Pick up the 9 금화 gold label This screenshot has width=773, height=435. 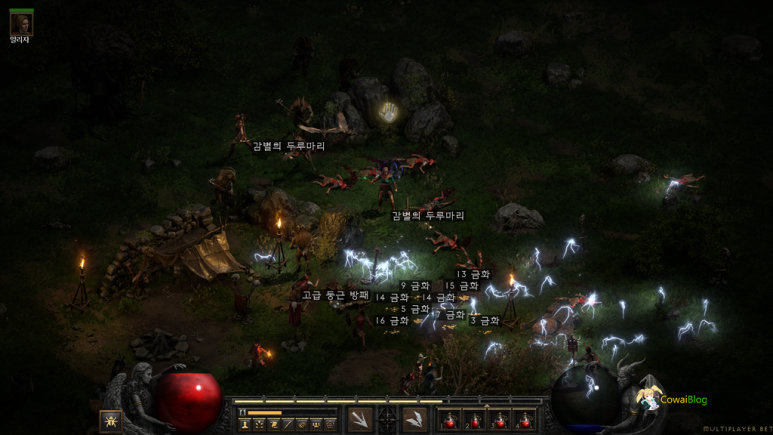coord(415,286)
